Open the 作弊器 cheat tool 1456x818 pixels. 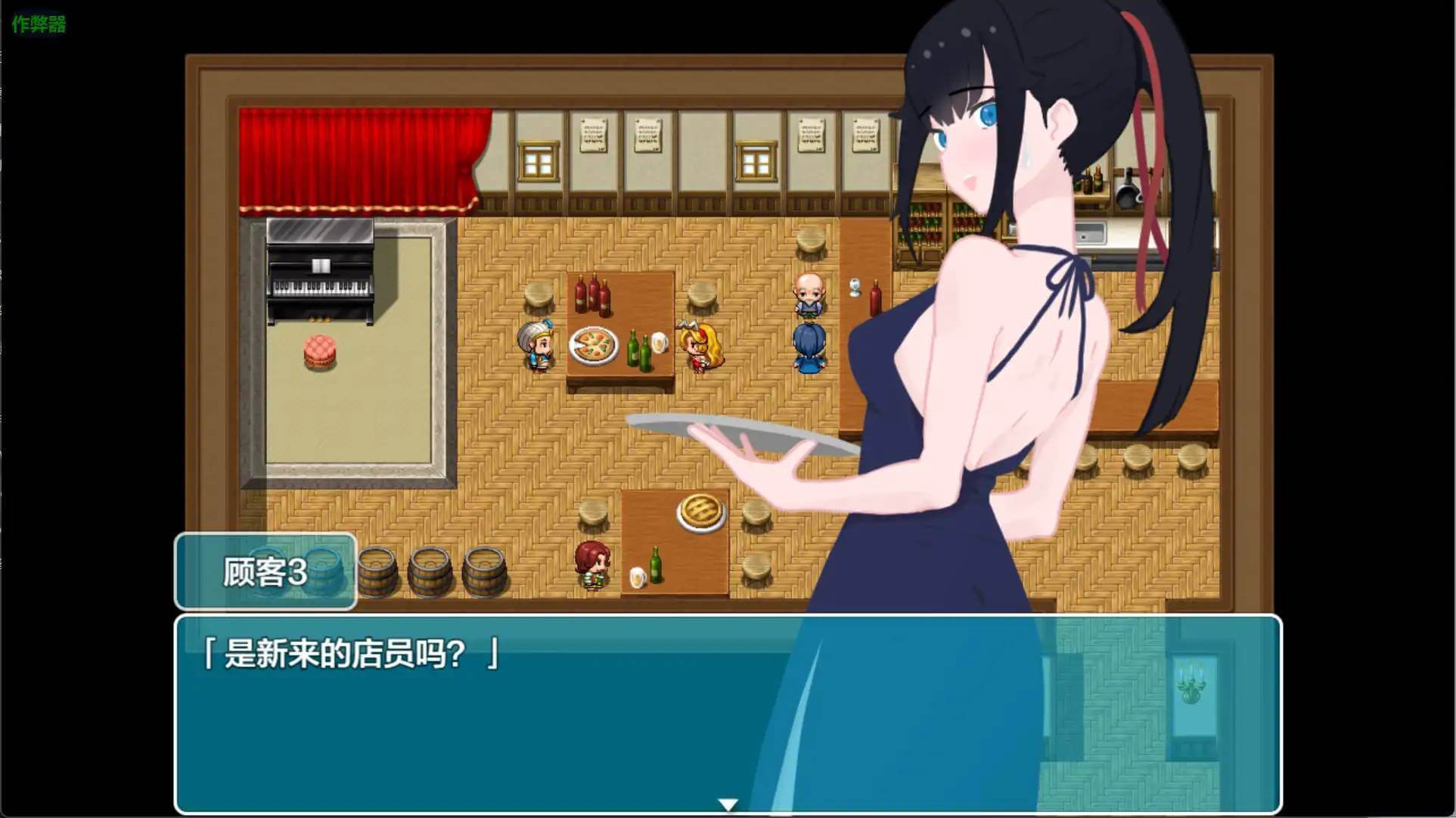click(38, 23)
